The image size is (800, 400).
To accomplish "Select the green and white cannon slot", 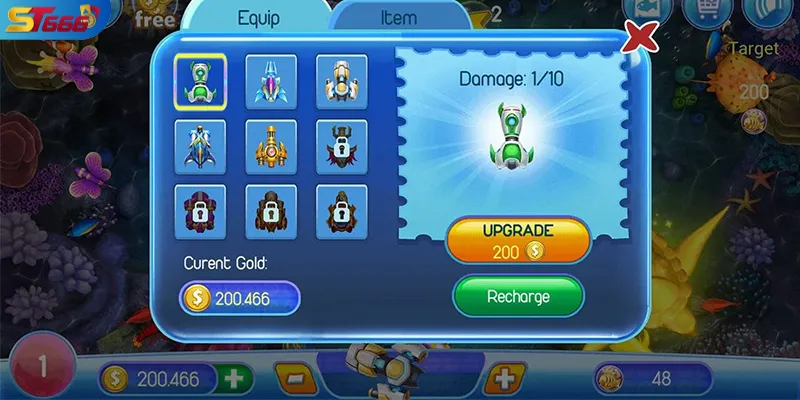I will pyautogui.click(x=200, y=80).
